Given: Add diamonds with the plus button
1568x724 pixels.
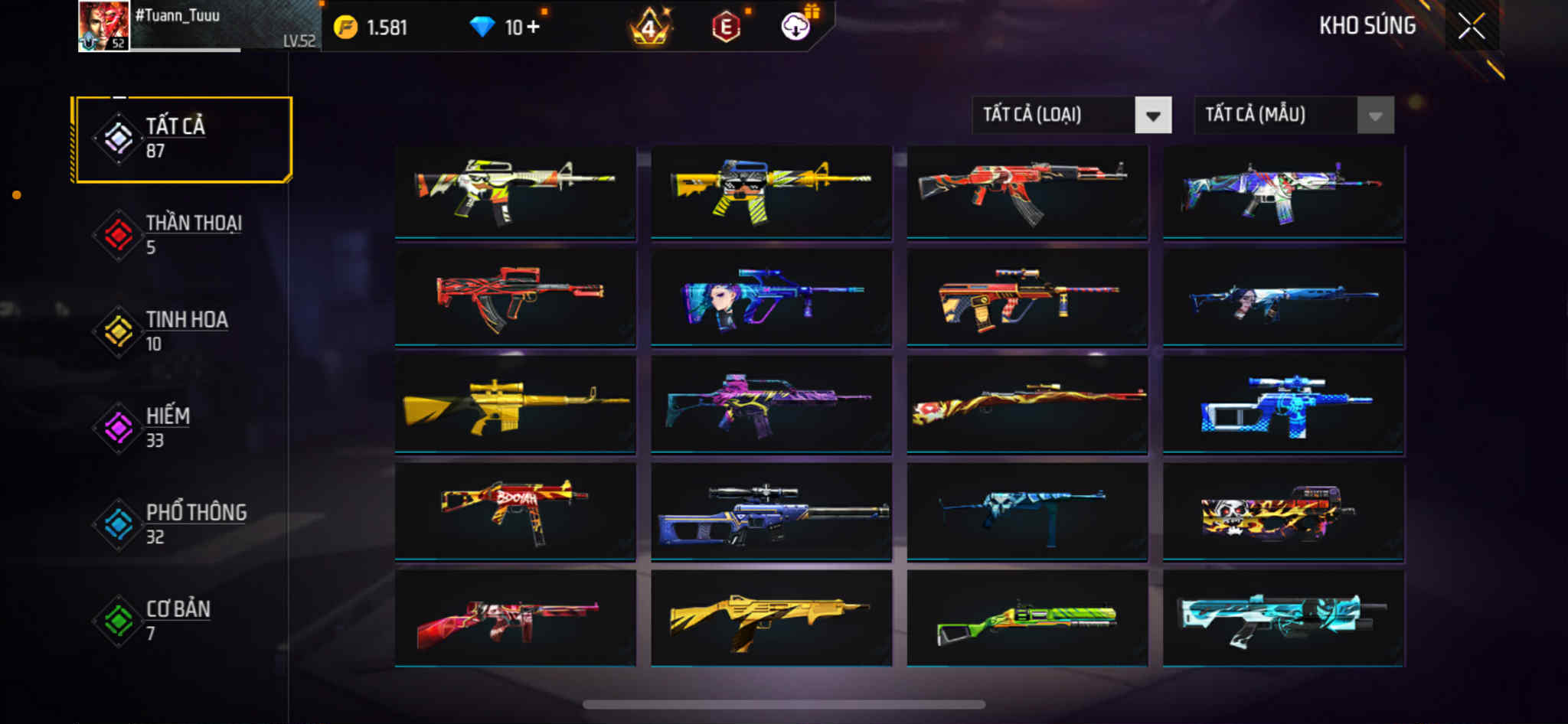Looking at the screenshot, I should click(x=533, y=28).
